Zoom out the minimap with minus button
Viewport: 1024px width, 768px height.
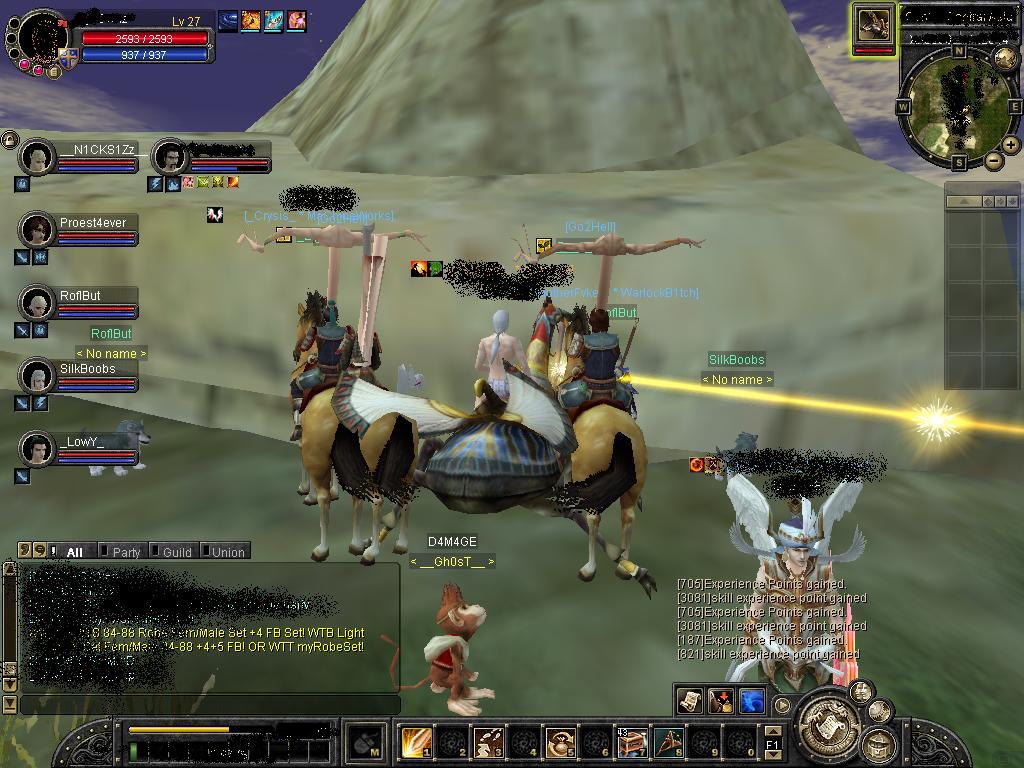[994, 161]
